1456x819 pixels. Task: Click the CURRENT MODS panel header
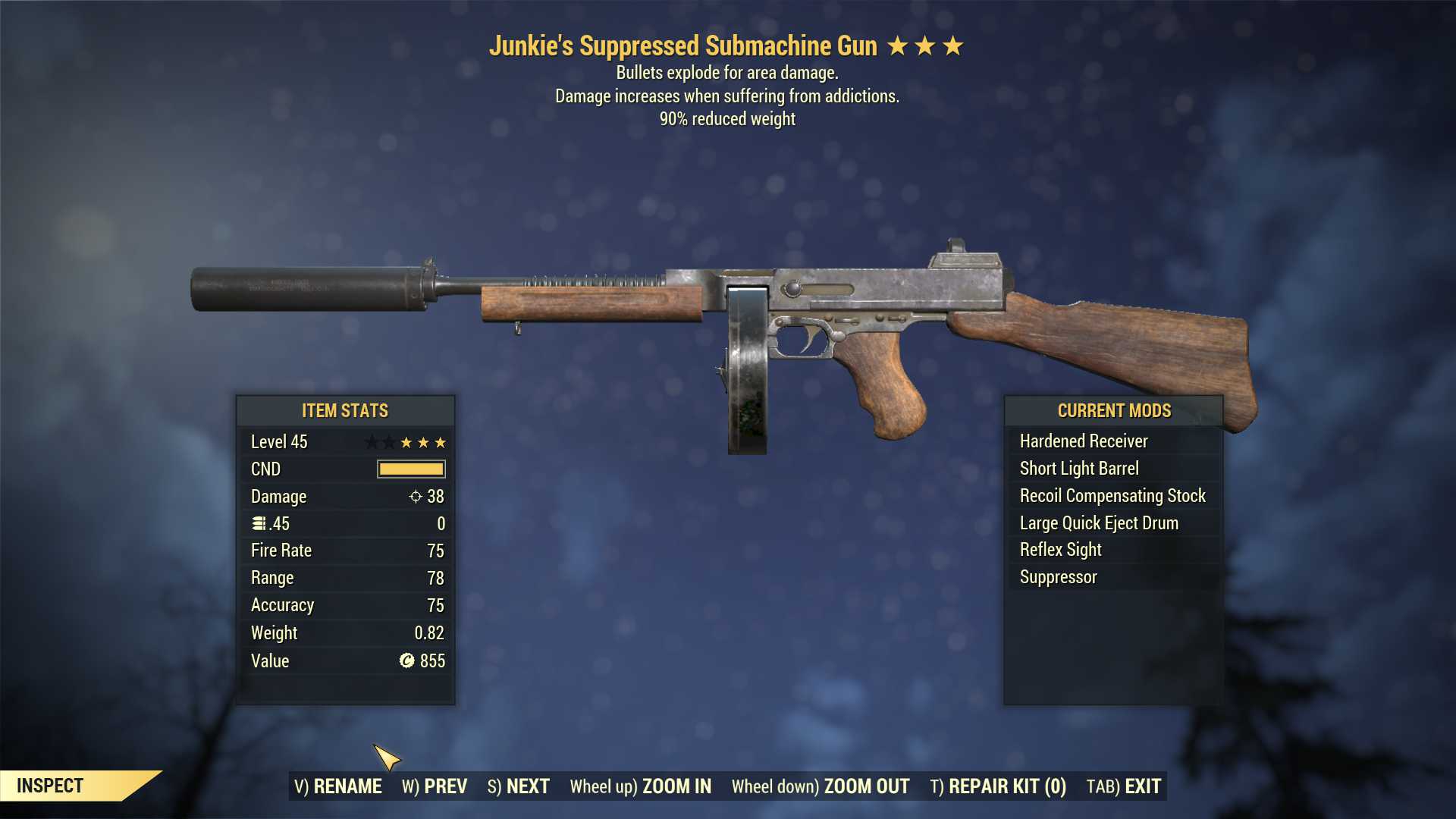point(1113,410)
